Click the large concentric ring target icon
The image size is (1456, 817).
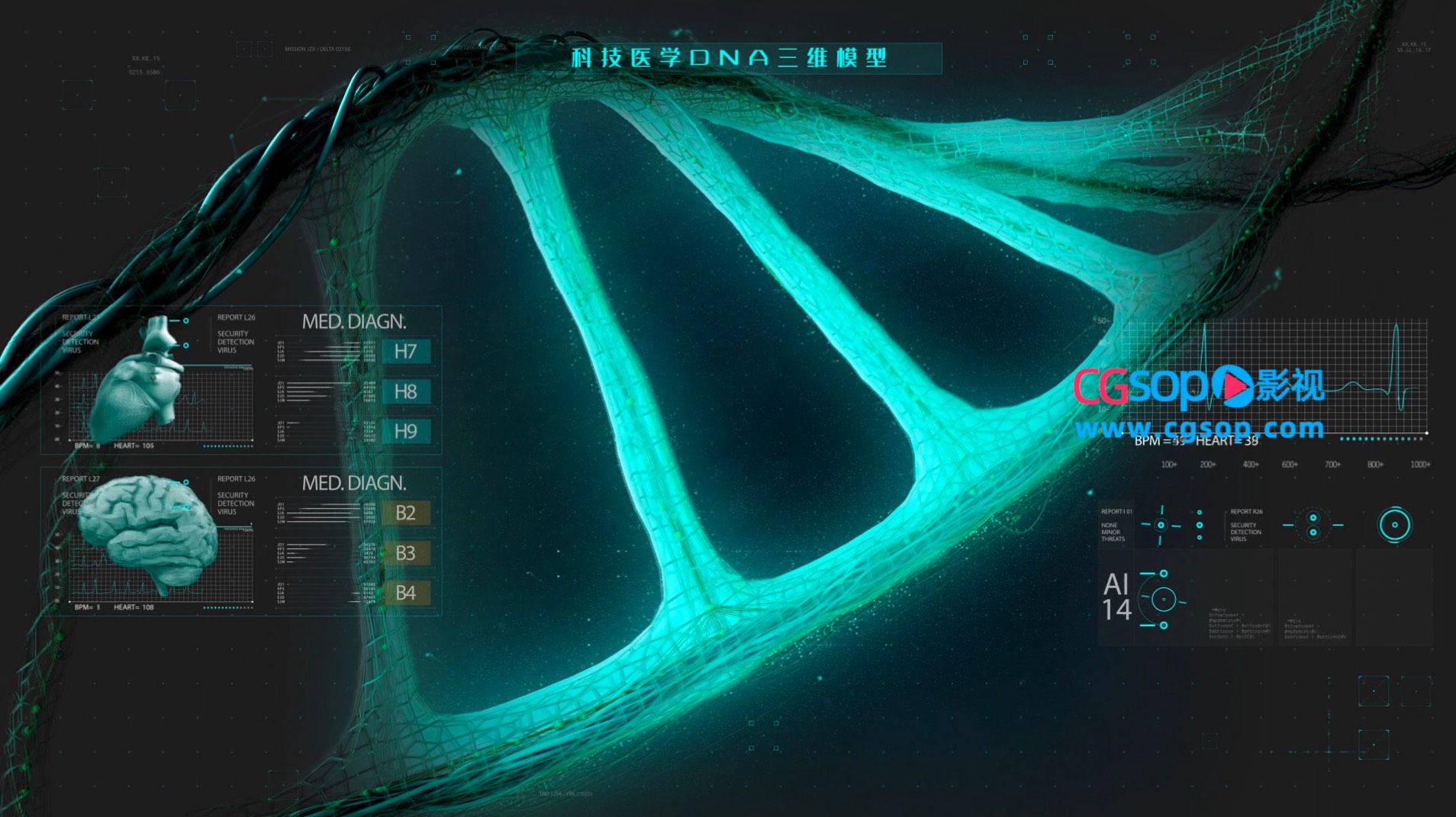(x=1394, y=525)
